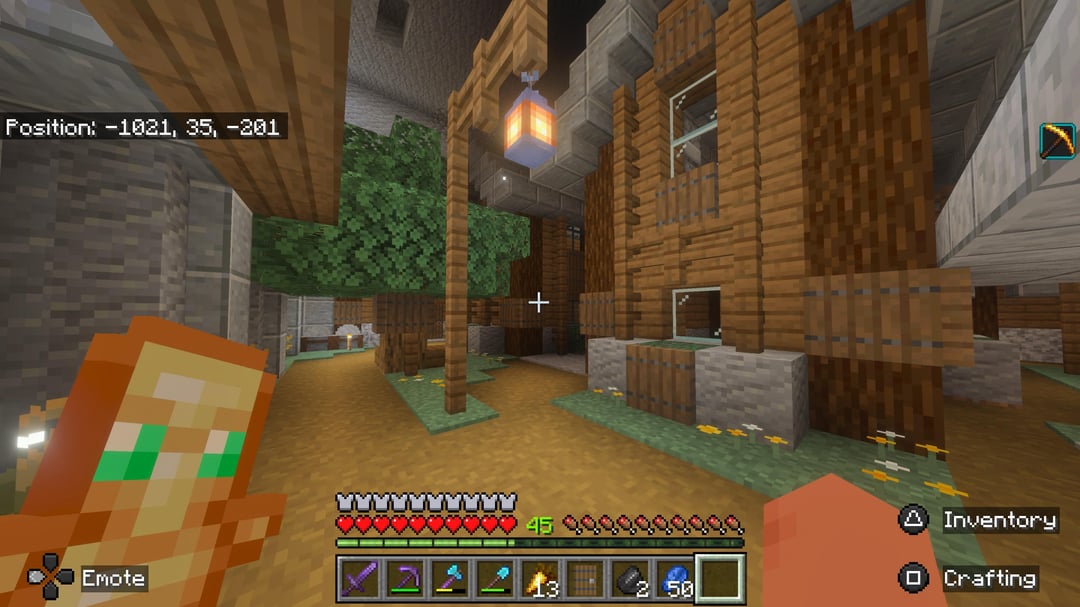This screenshot has width=1080, height=607.
Task: Click the golden pickaxe status effect icon
Action: tap(1057, 140)
